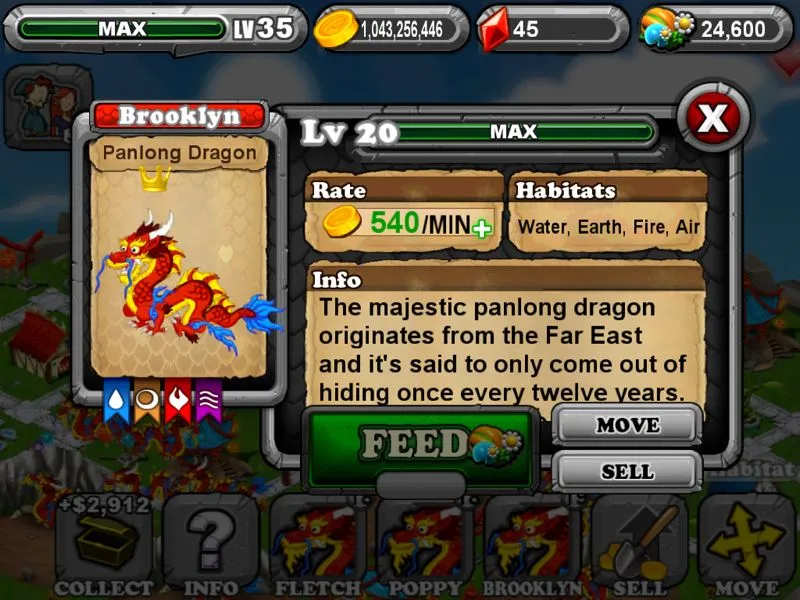This screenshot has height=600, width=800.
Task: Click the SELL button in the dragon panel
Action: click(x=626, y=471)
